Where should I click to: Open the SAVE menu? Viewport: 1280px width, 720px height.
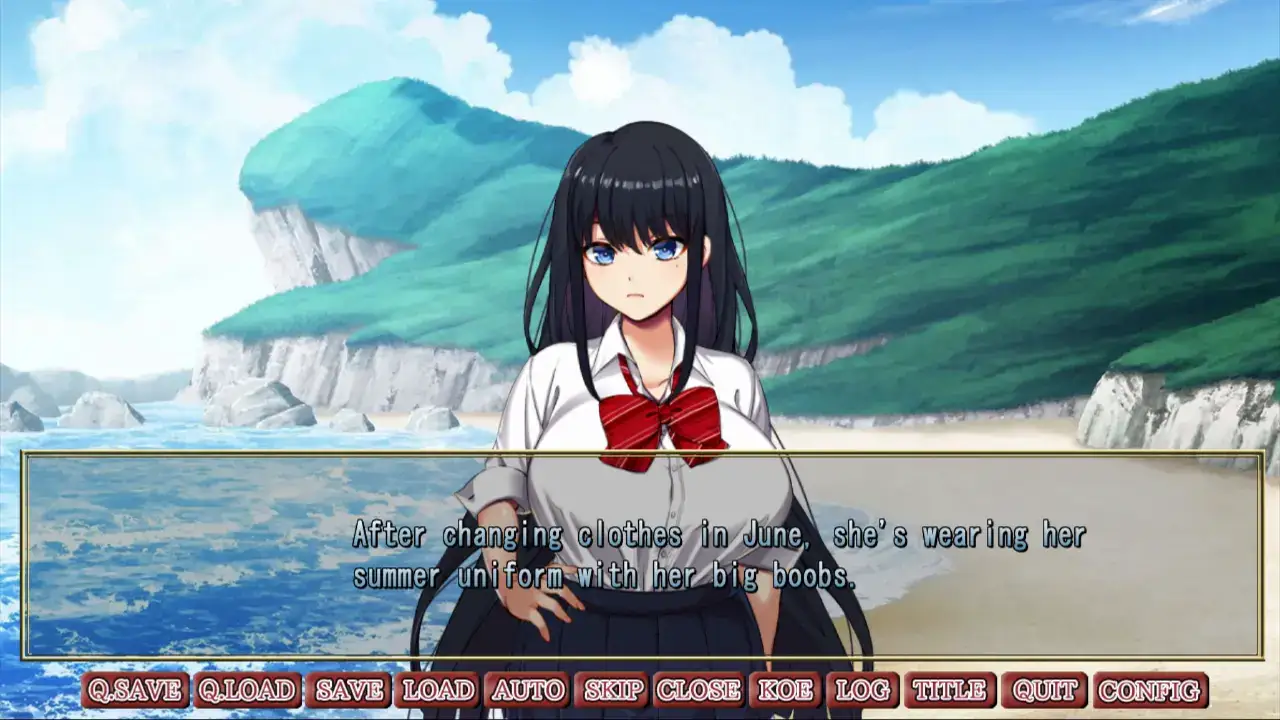[349, 690]
